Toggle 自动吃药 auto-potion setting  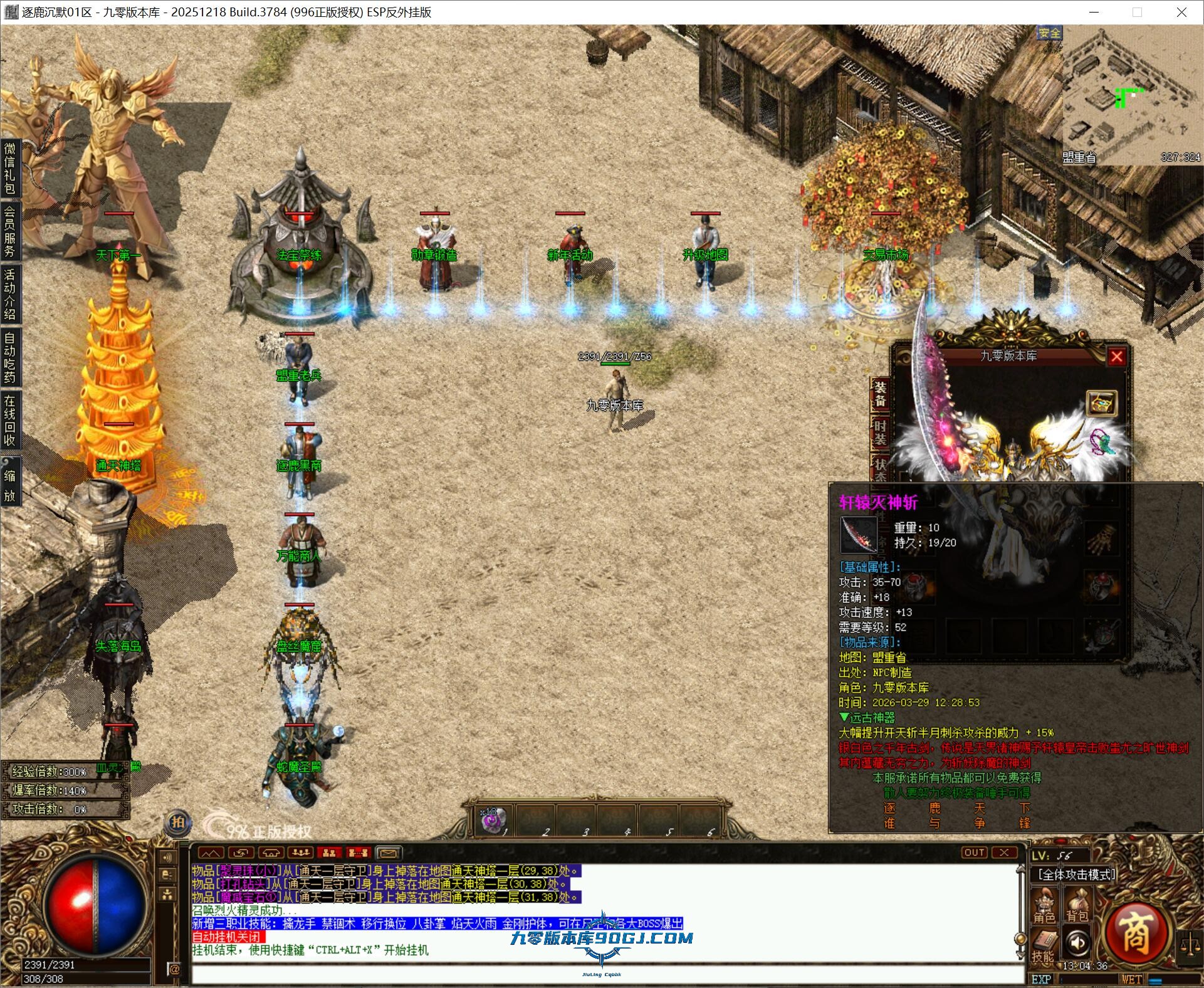(x=10, y=357)
